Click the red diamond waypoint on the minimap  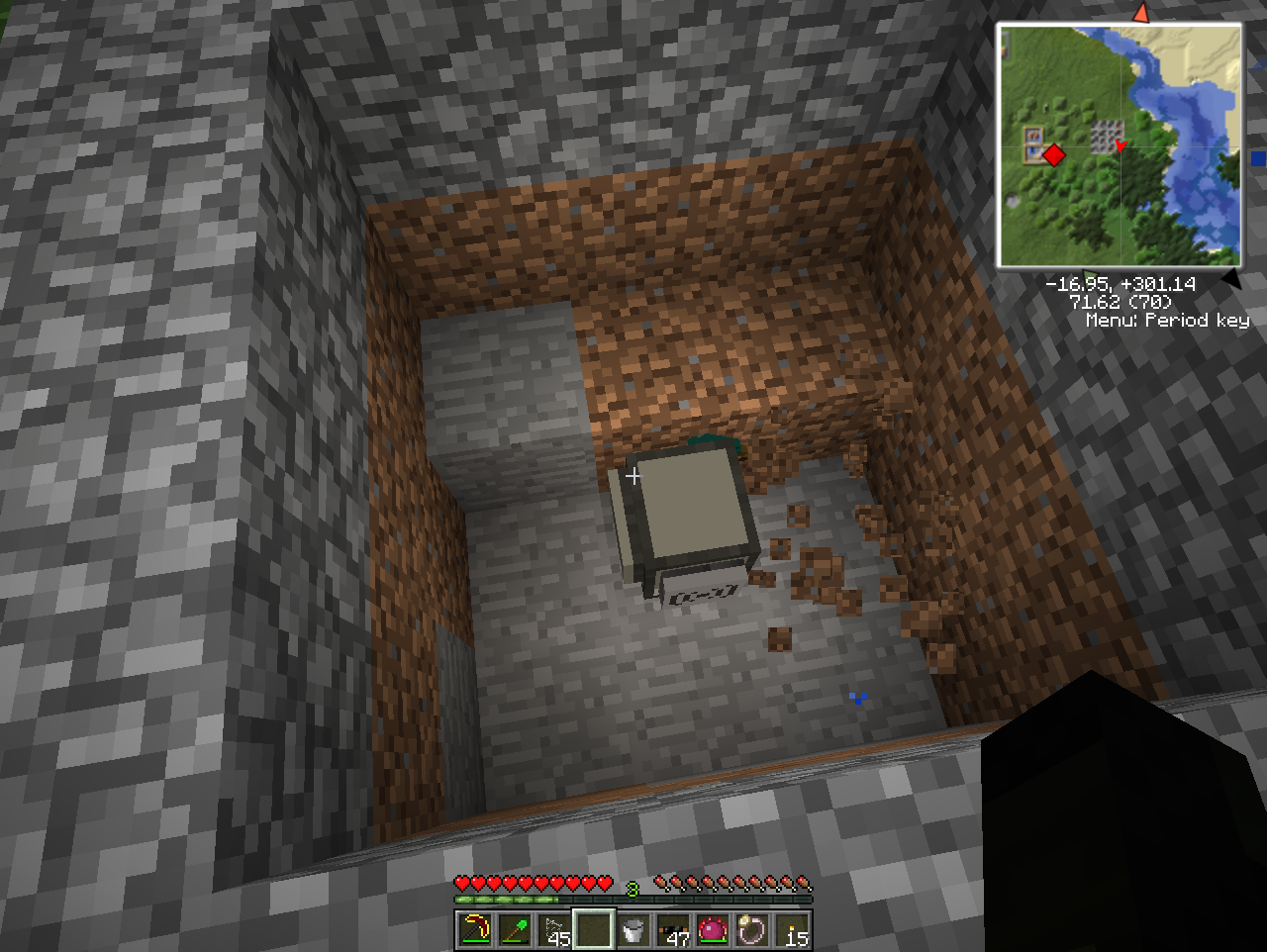1052,154
